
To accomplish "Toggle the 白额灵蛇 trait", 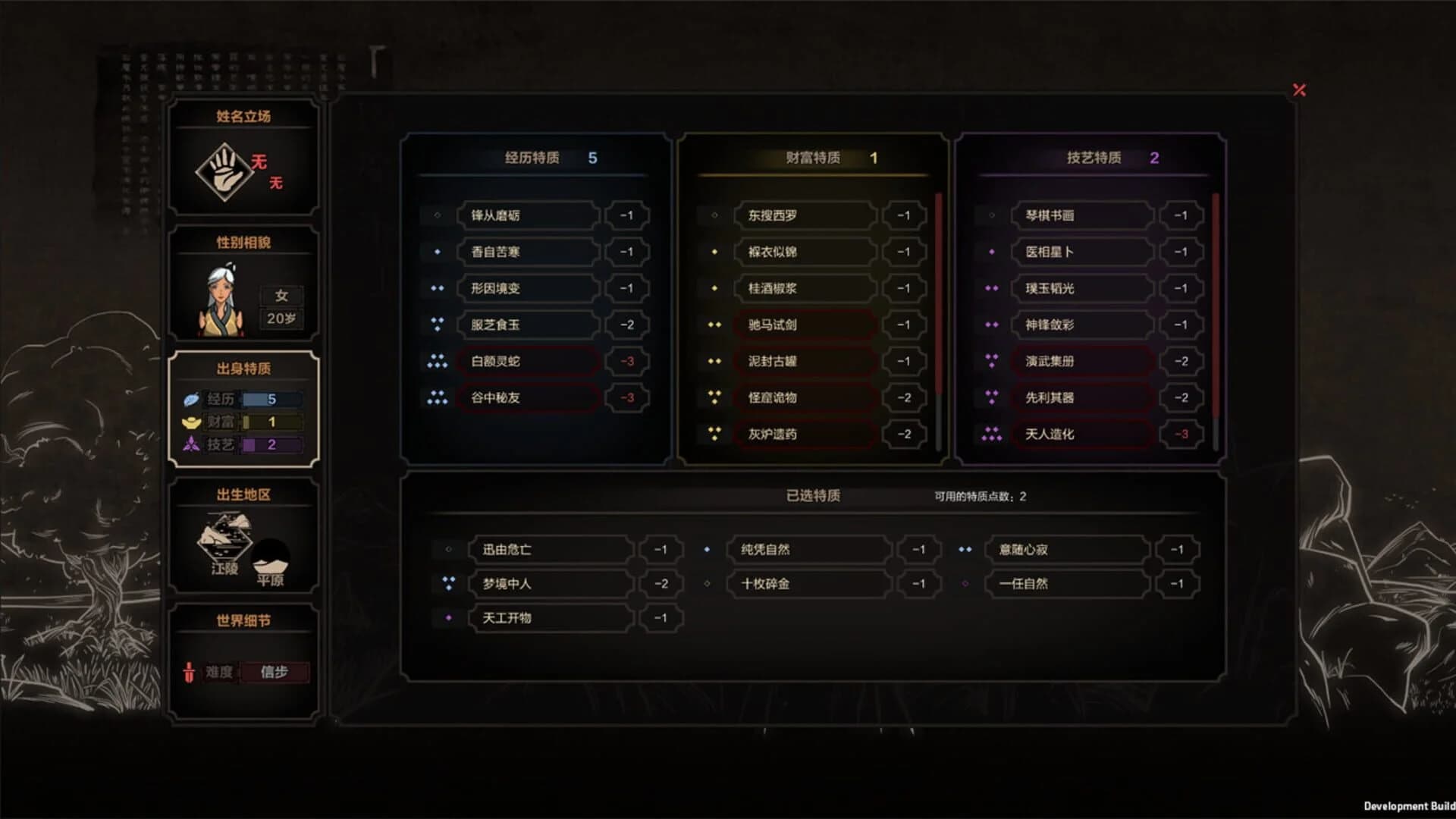I will [x=529, y=362].
